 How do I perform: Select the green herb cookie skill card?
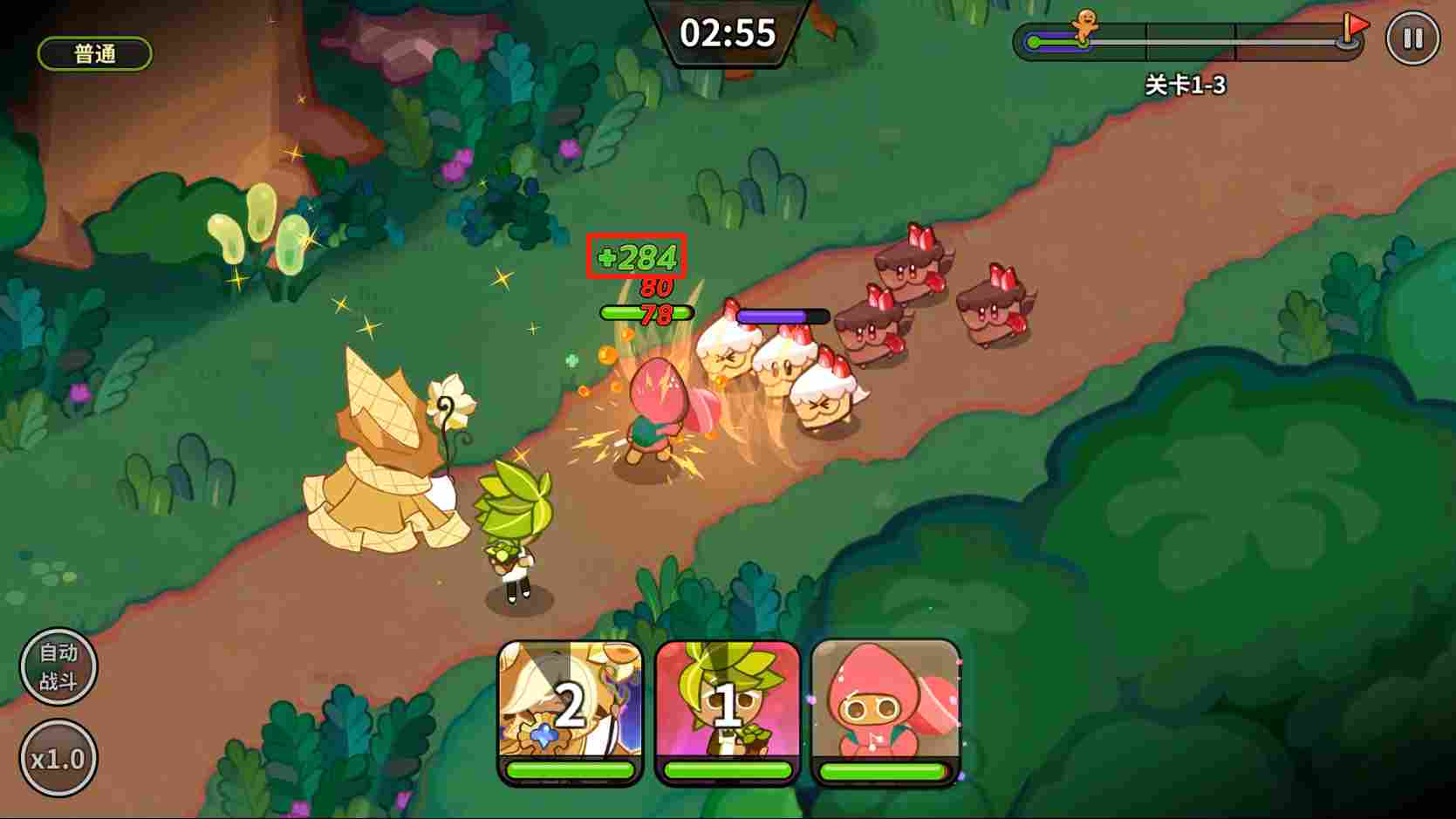click(728, 708)
